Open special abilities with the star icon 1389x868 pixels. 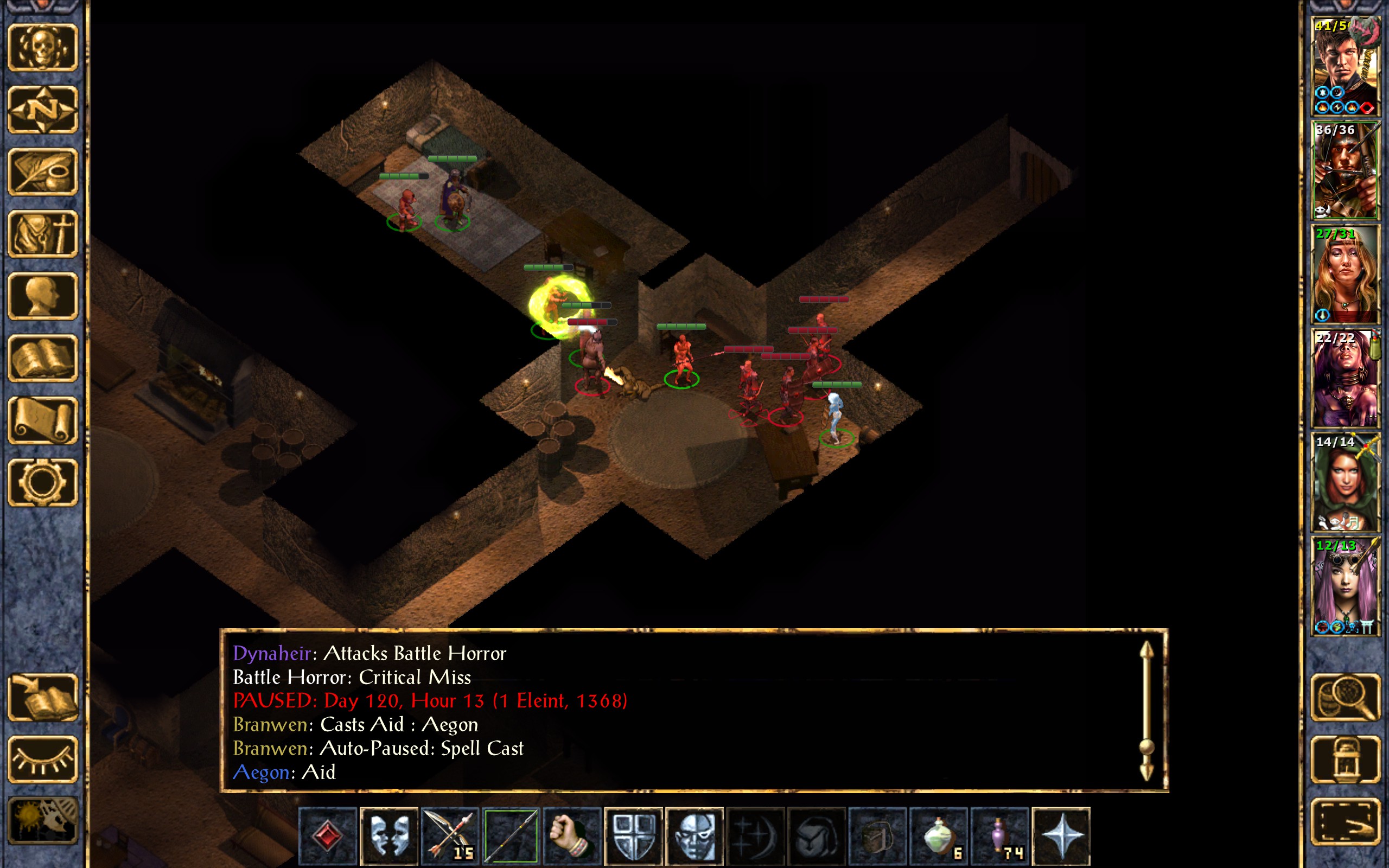(1061, 836)
